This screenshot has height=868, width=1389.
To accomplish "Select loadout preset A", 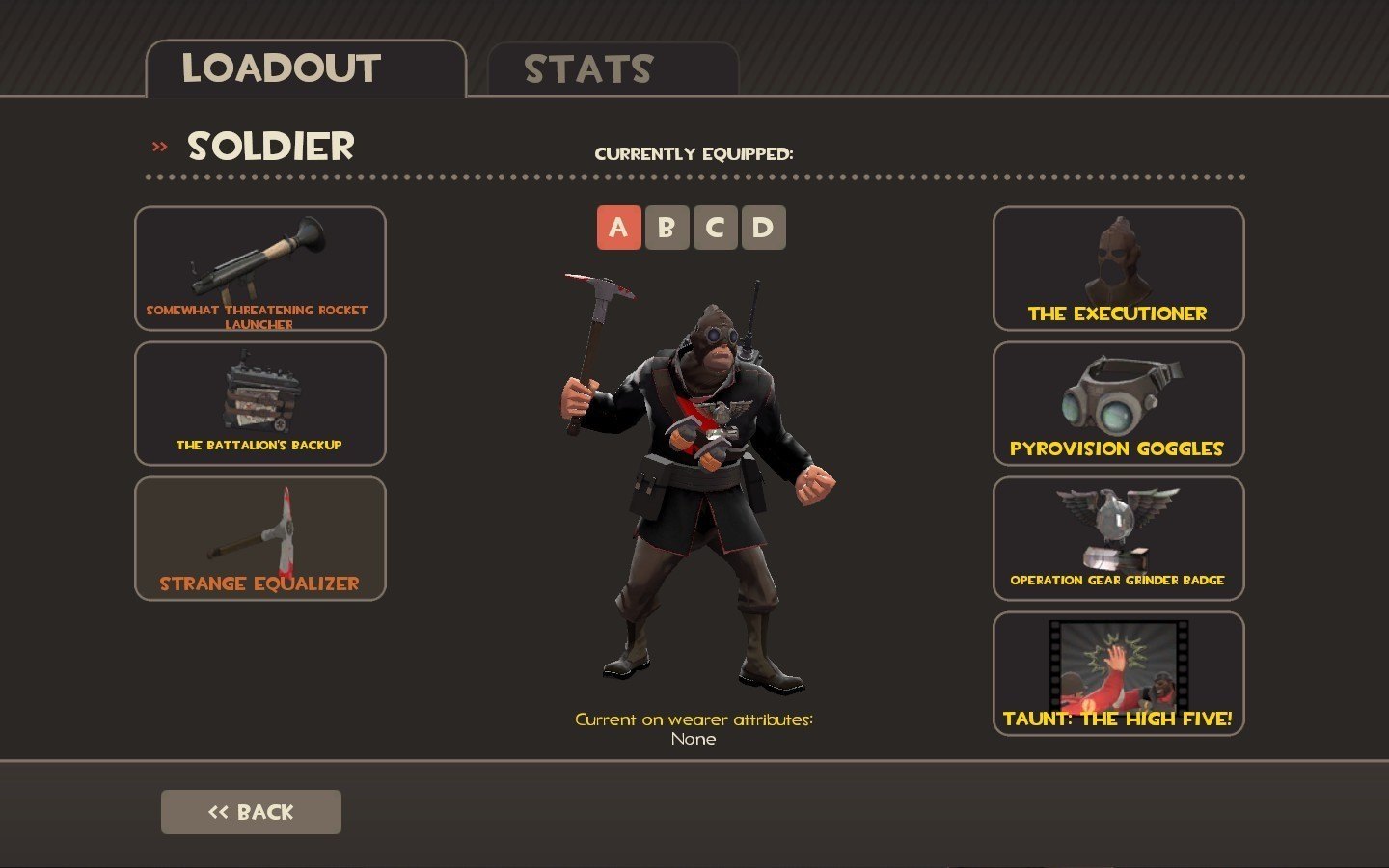I will point(618,228).
